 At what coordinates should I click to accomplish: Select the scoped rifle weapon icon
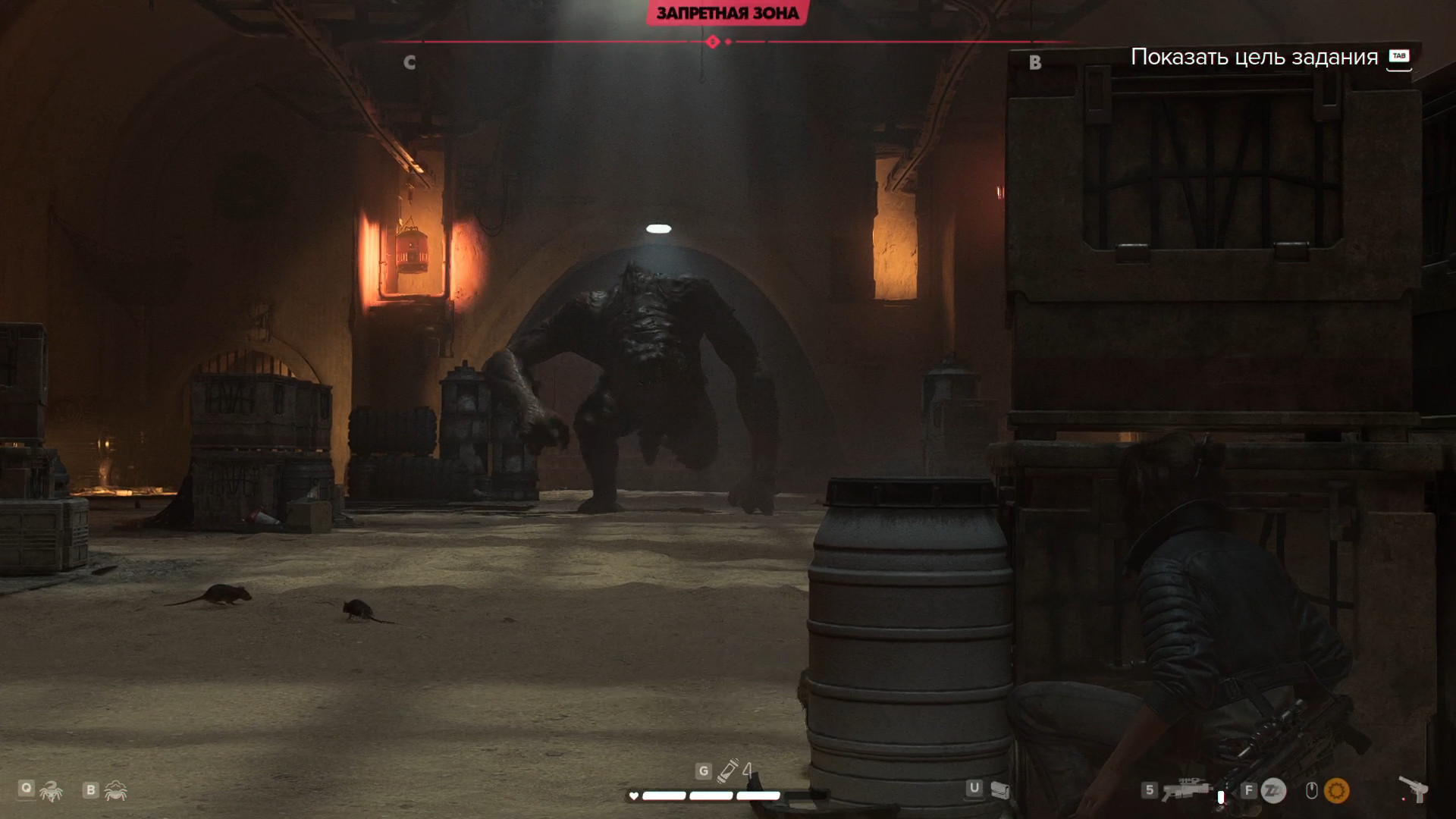(x=1186, y=790)
